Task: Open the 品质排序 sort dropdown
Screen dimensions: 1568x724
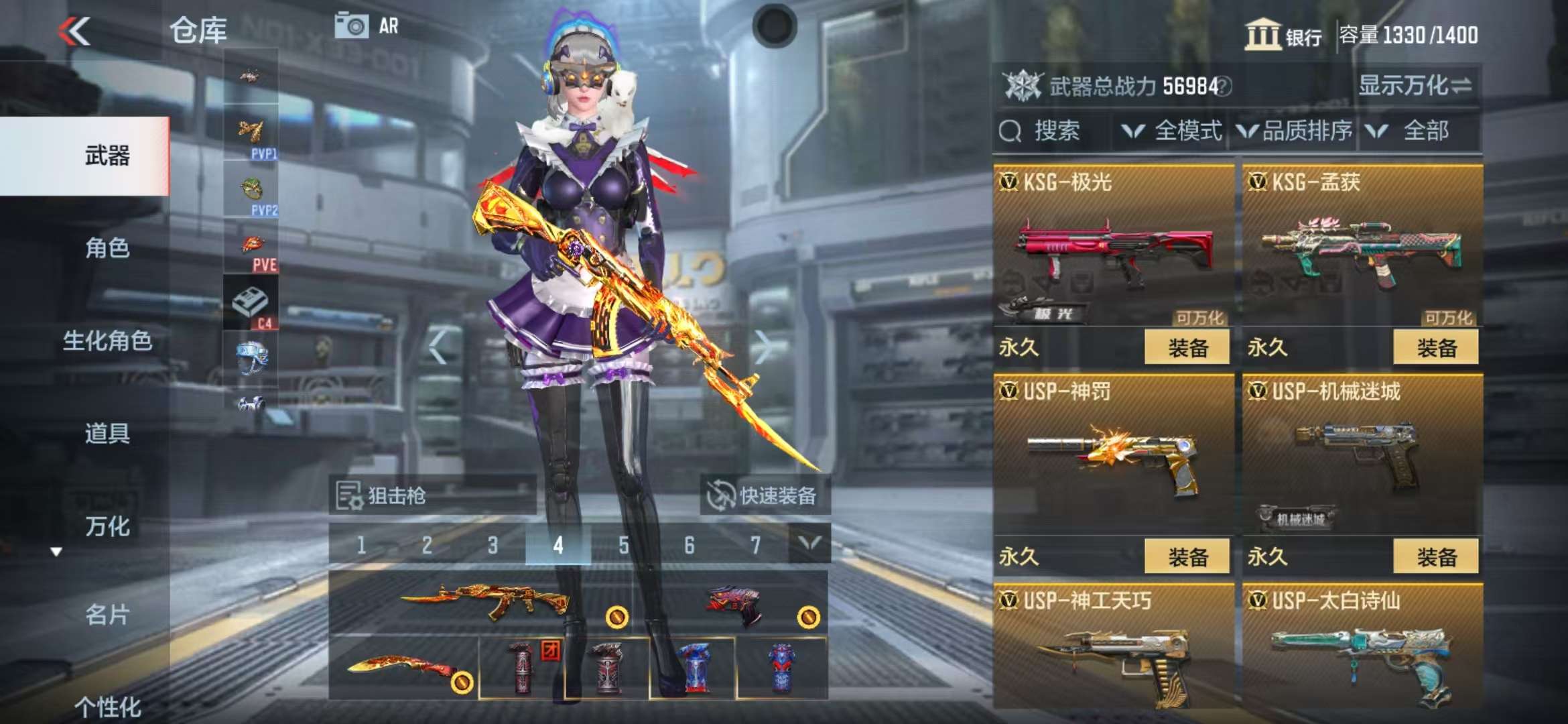Action: point(1295,131)
